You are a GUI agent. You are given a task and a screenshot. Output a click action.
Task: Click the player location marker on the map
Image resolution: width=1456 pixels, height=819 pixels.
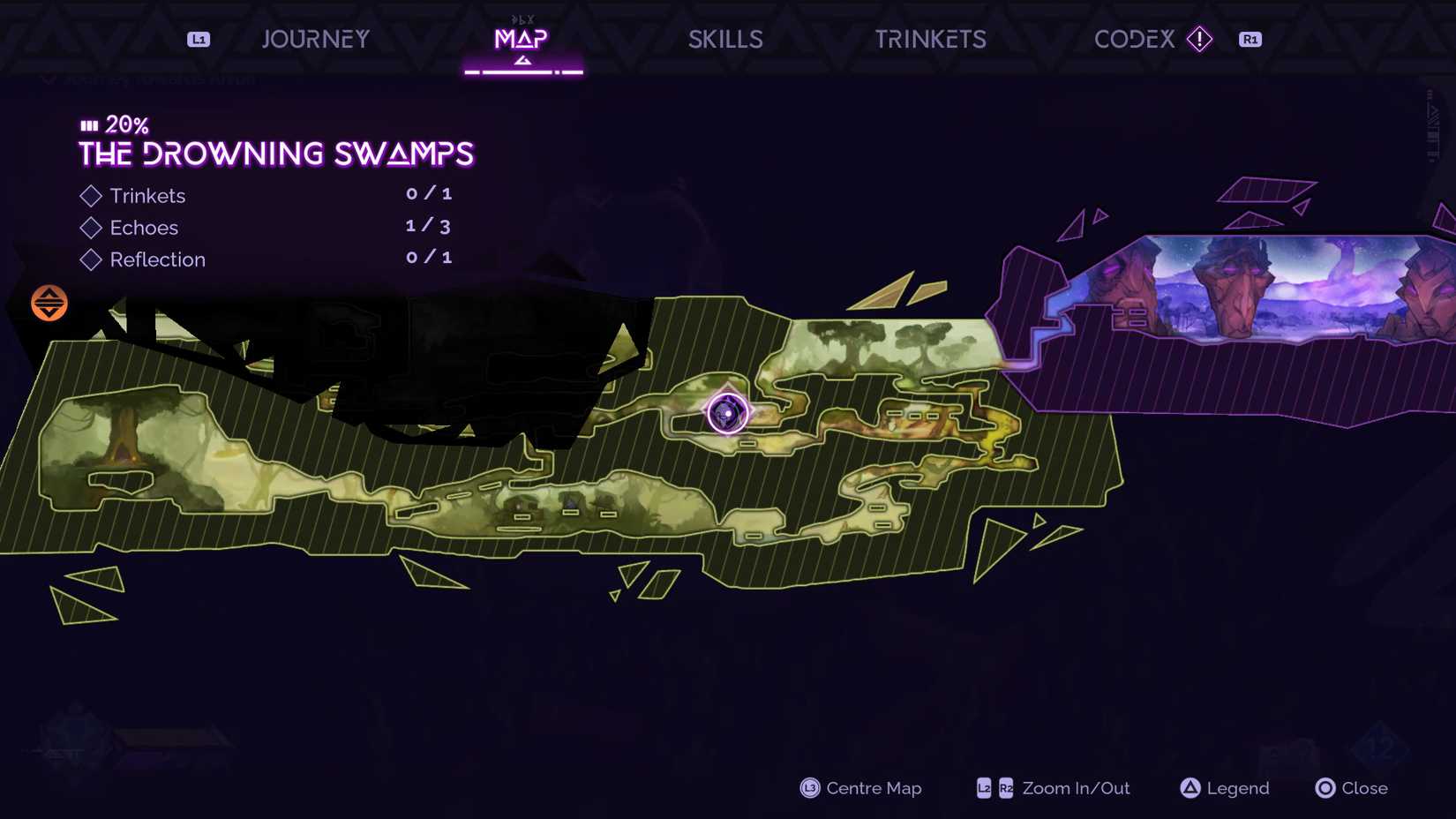[x=727, y=414]
